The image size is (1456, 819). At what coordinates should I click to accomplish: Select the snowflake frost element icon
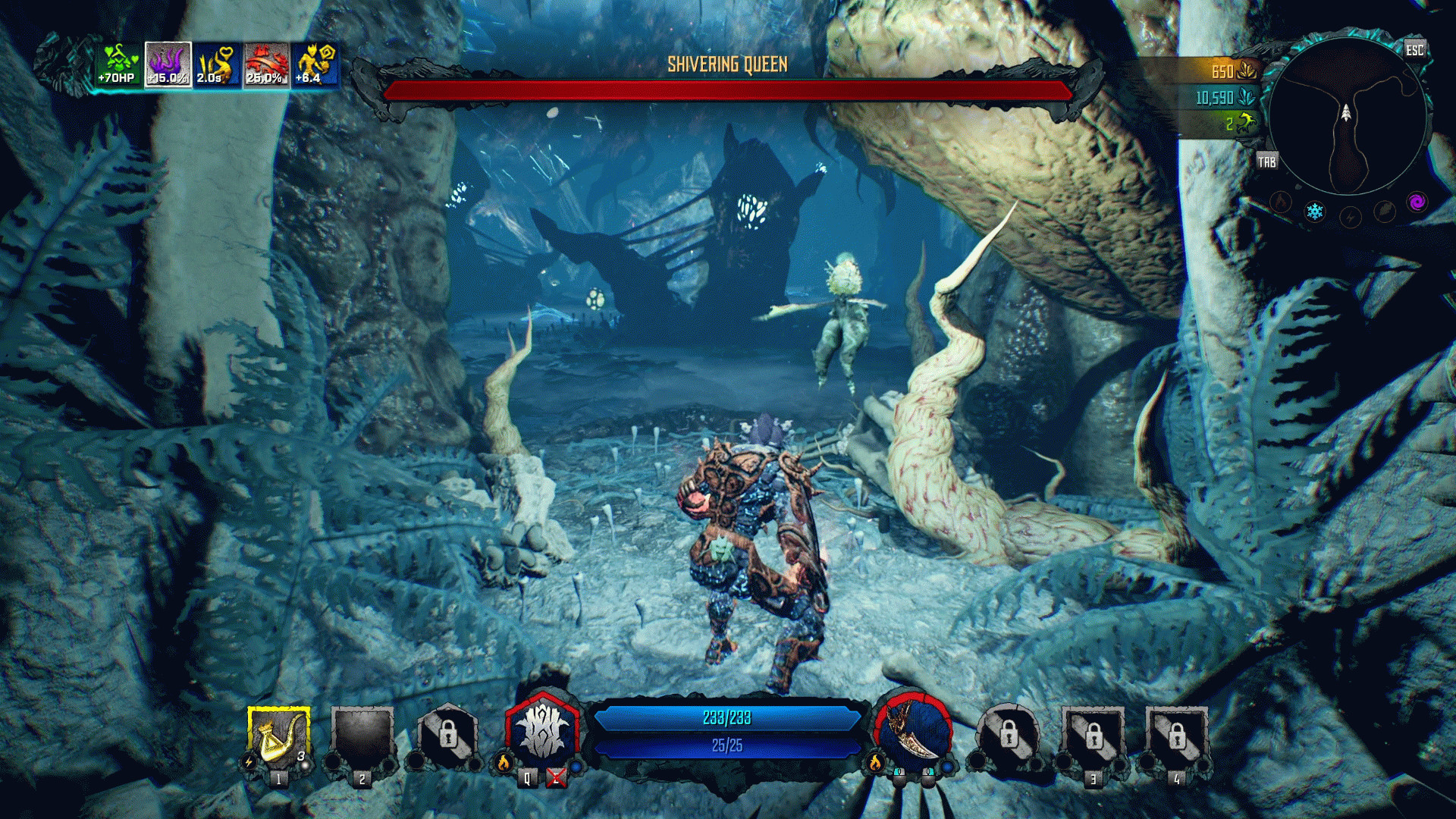[1314, 212]
